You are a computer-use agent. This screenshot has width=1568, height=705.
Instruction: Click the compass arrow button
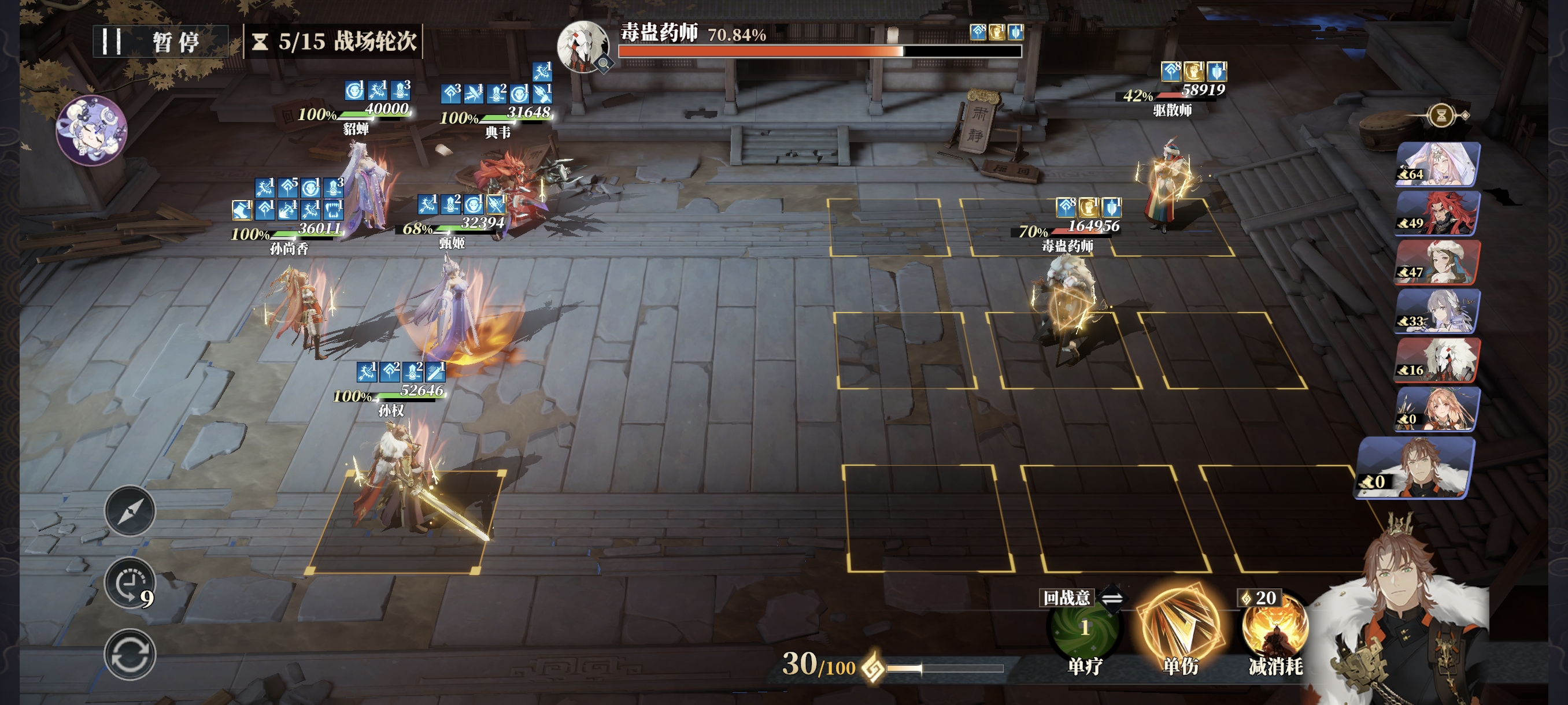(x=130, y=511)
